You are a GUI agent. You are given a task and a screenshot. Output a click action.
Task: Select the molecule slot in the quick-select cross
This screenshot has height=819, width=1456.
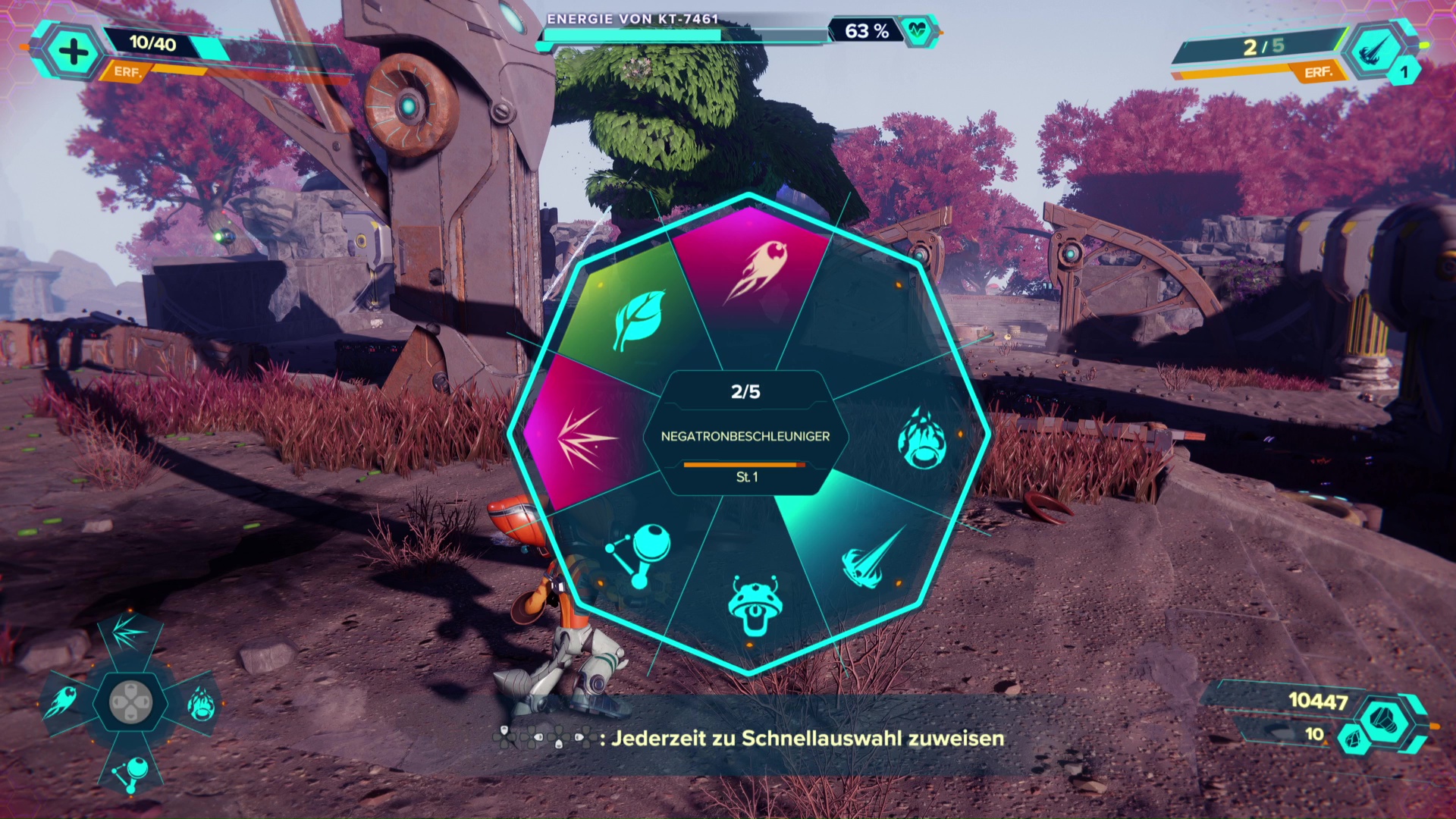coord(130,772)
